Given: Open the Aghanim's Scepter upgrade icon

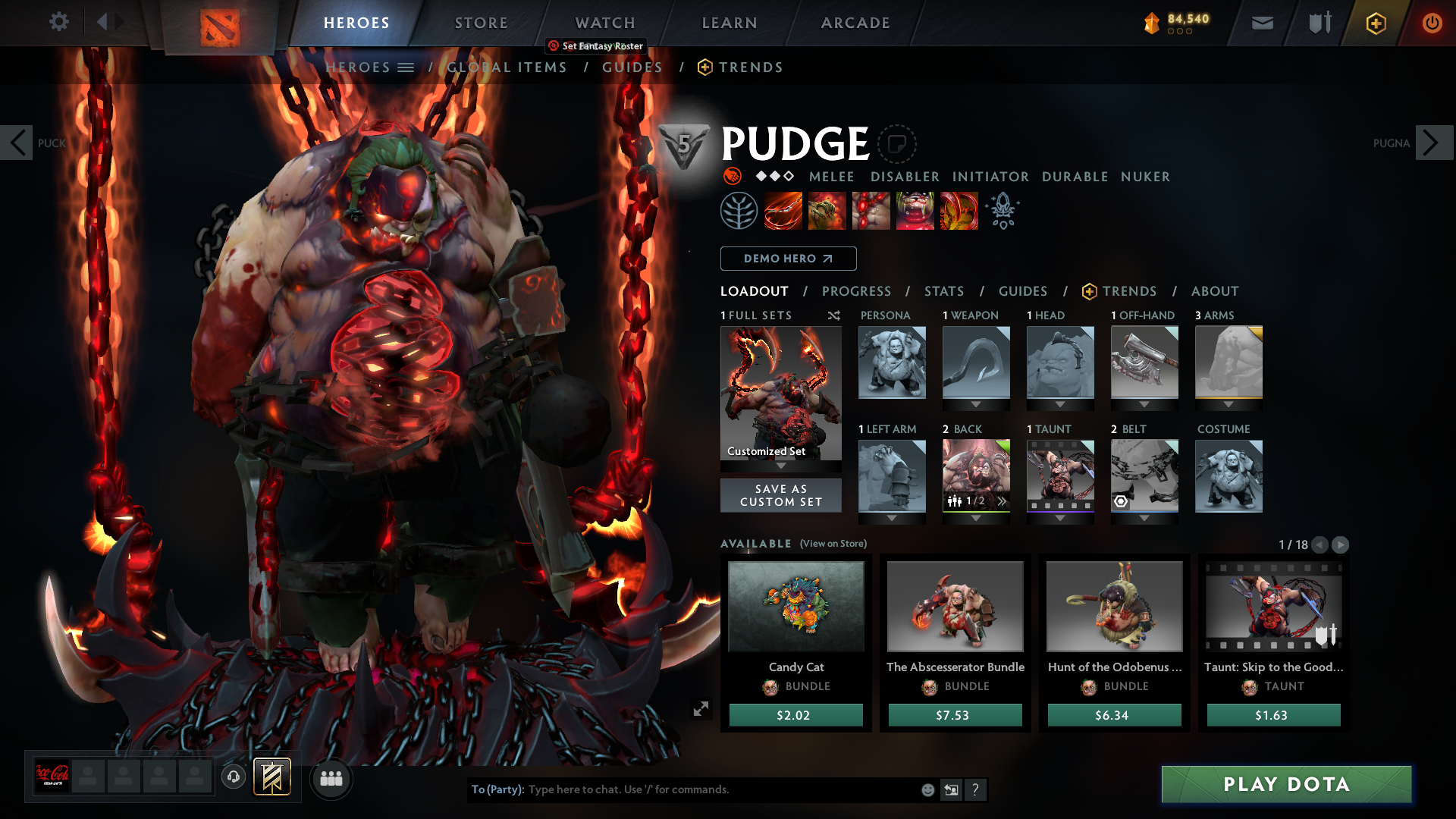Looking at the screenshot, I should pyautogui.click(x=1003, y=210).
